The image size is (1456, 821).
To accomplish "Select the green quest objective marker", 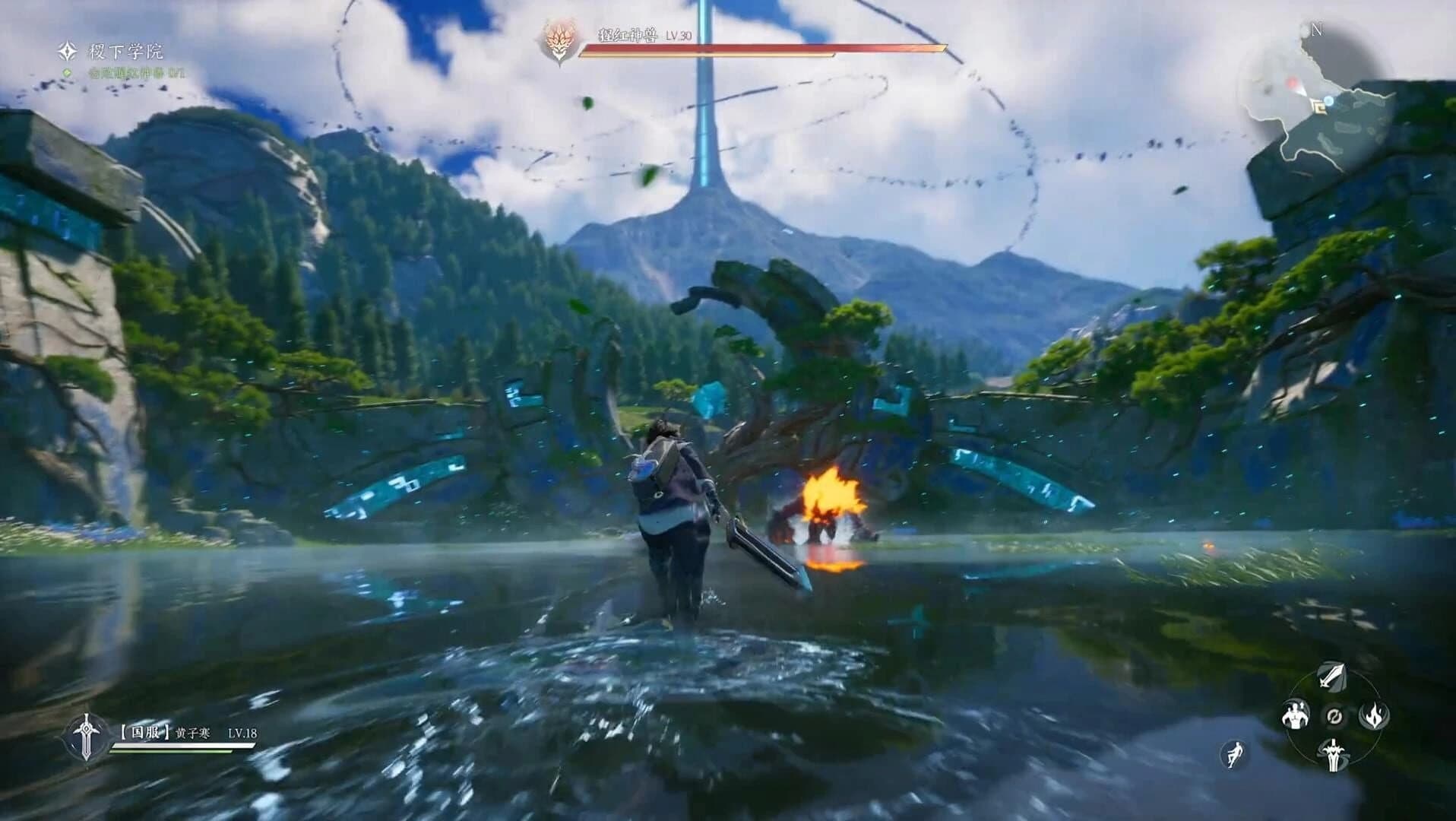I will (x=67, y=72).
